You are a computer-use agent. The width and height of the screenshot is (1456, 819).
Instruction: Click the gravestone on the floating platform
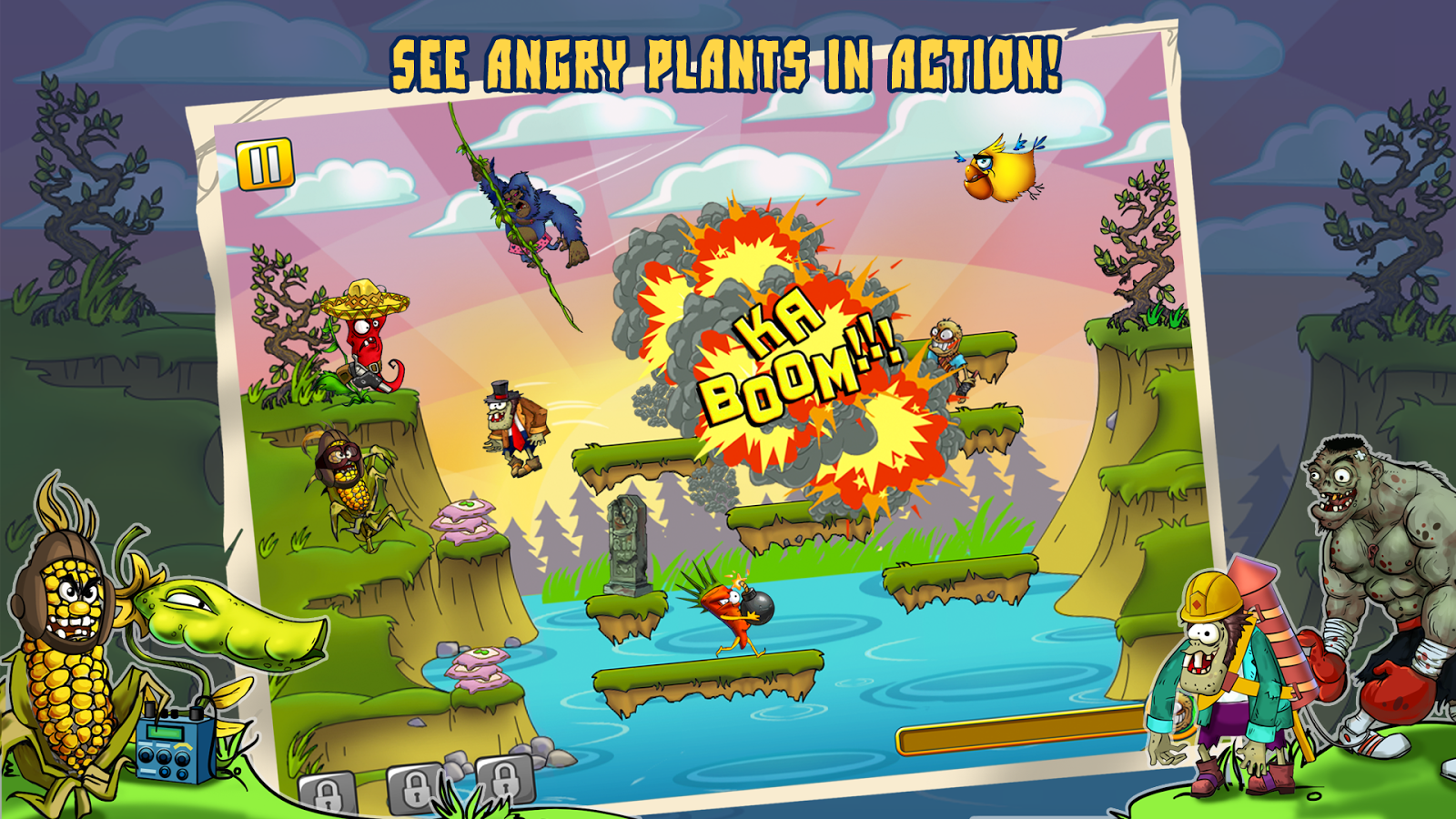(630, 546)
